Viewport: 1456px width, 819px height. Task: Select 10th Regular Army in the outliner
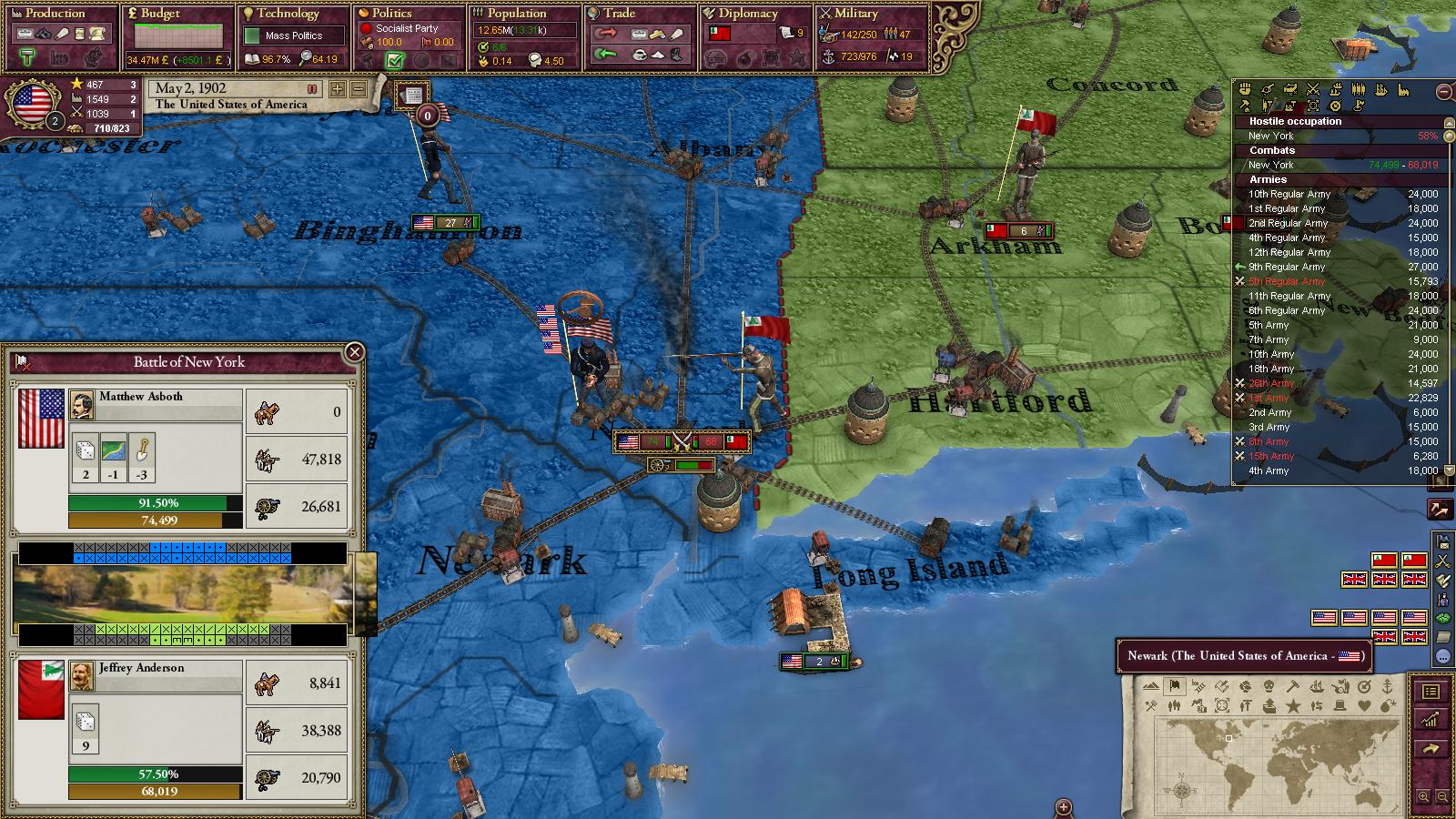coord(1289,194)
